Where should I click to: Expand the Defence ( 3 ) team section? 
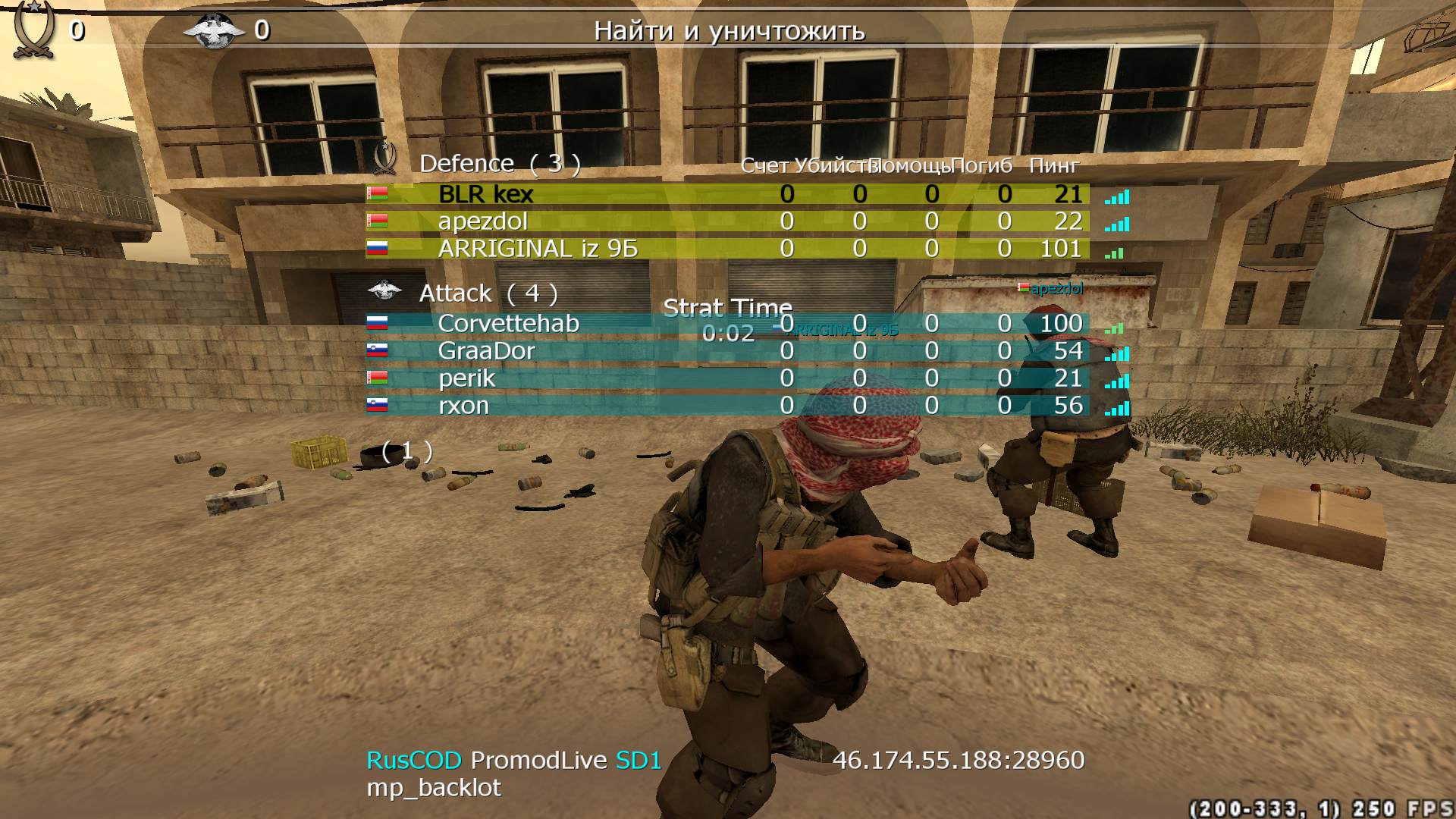coord(500,163)
